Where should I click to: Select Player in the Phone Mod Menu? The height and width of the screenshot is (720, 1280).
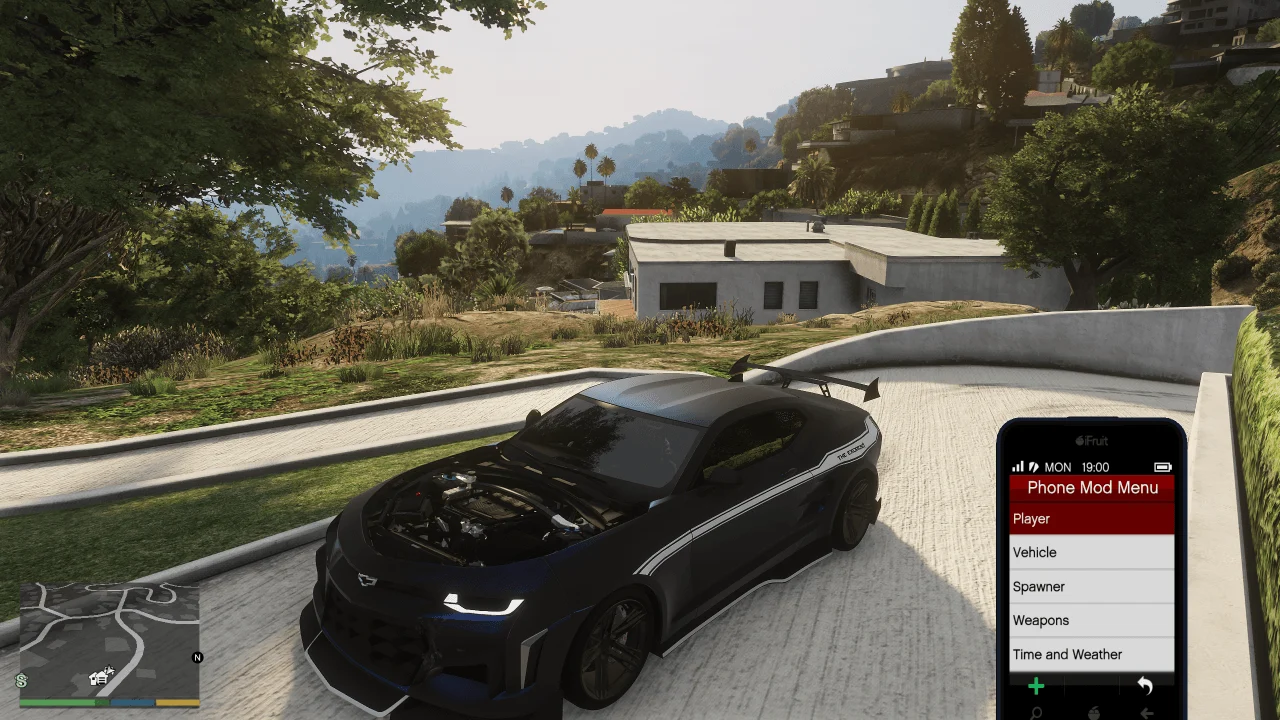coord(1092,518)
